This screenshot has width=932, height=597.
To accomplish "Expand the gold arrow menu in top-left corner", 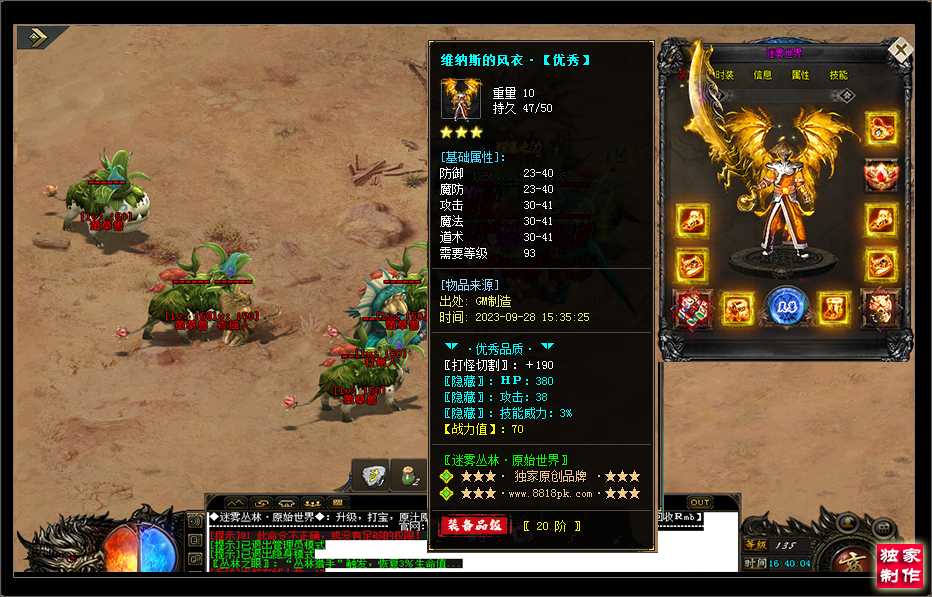I will [39, 37].
